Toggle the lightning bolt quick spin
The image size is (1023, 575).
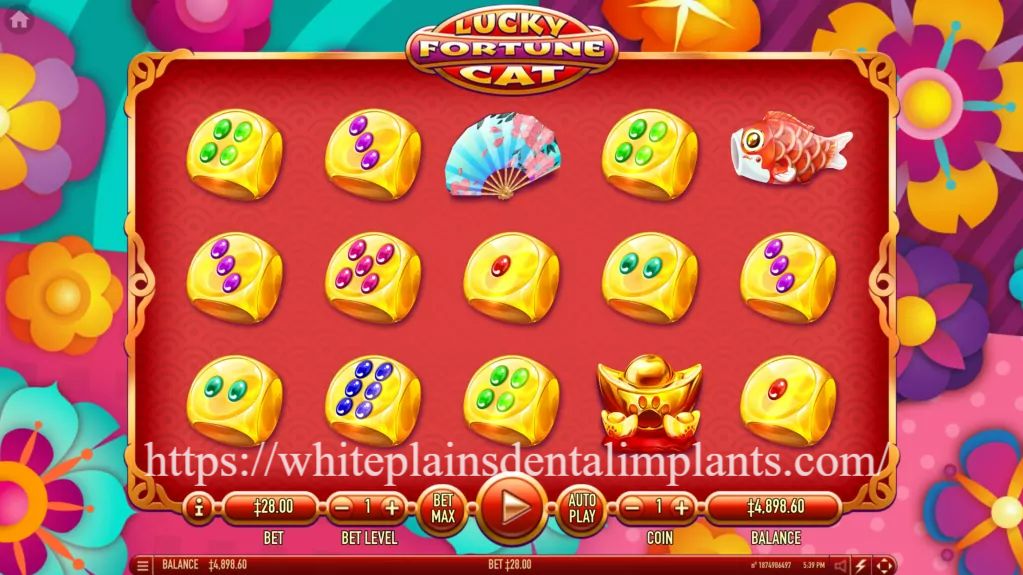tap(861, 565)
